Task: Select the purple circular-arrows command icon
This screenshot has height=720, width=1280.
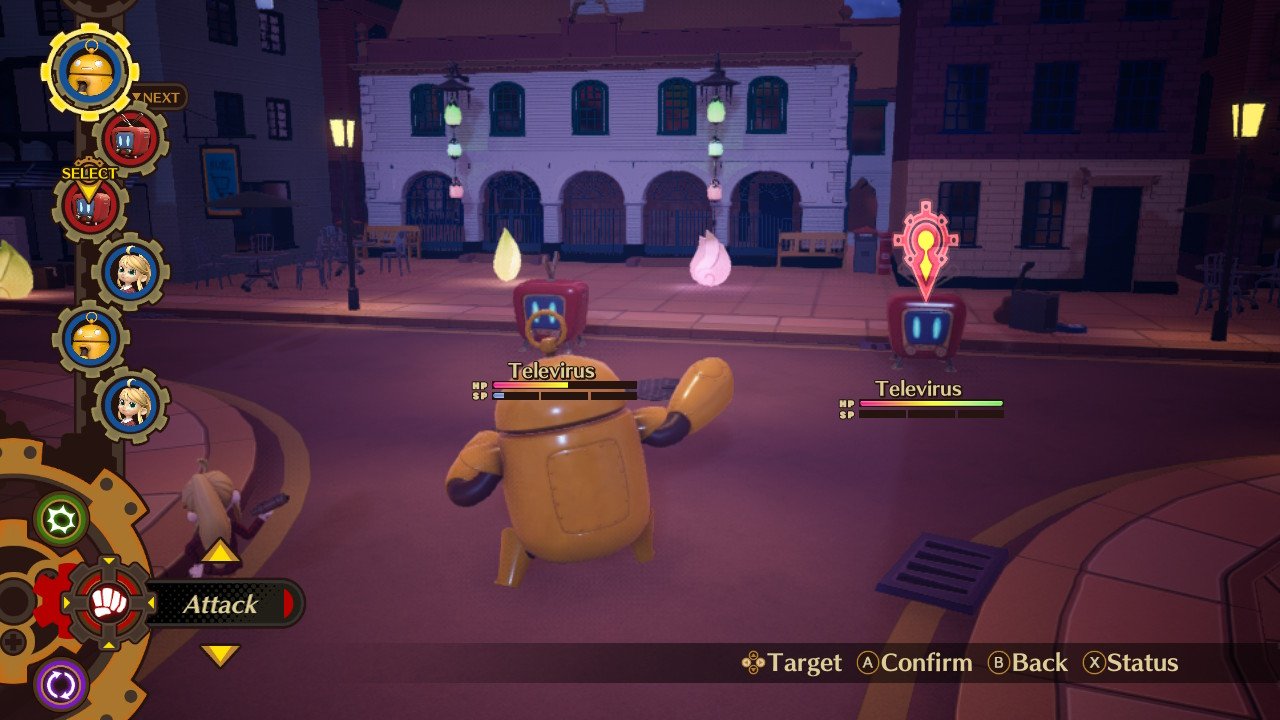Action: (x=61, y=685)
